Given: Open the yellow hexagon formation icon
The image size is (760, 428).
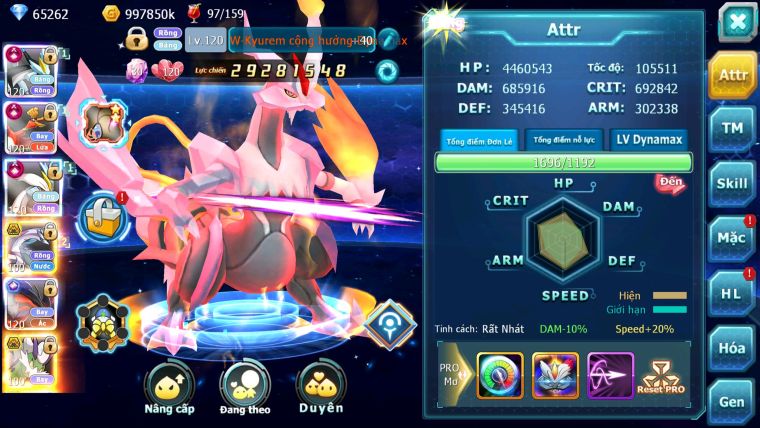Looking at the screenshot, I should tap(102, 322).
